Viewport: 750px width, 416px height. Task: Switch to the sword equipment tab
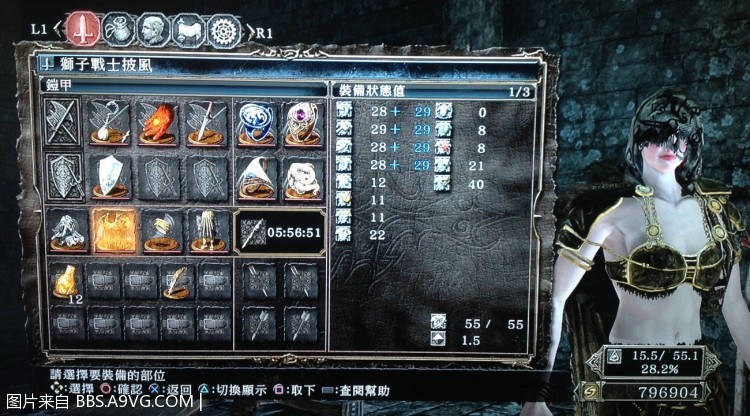[x=87, y=27]
